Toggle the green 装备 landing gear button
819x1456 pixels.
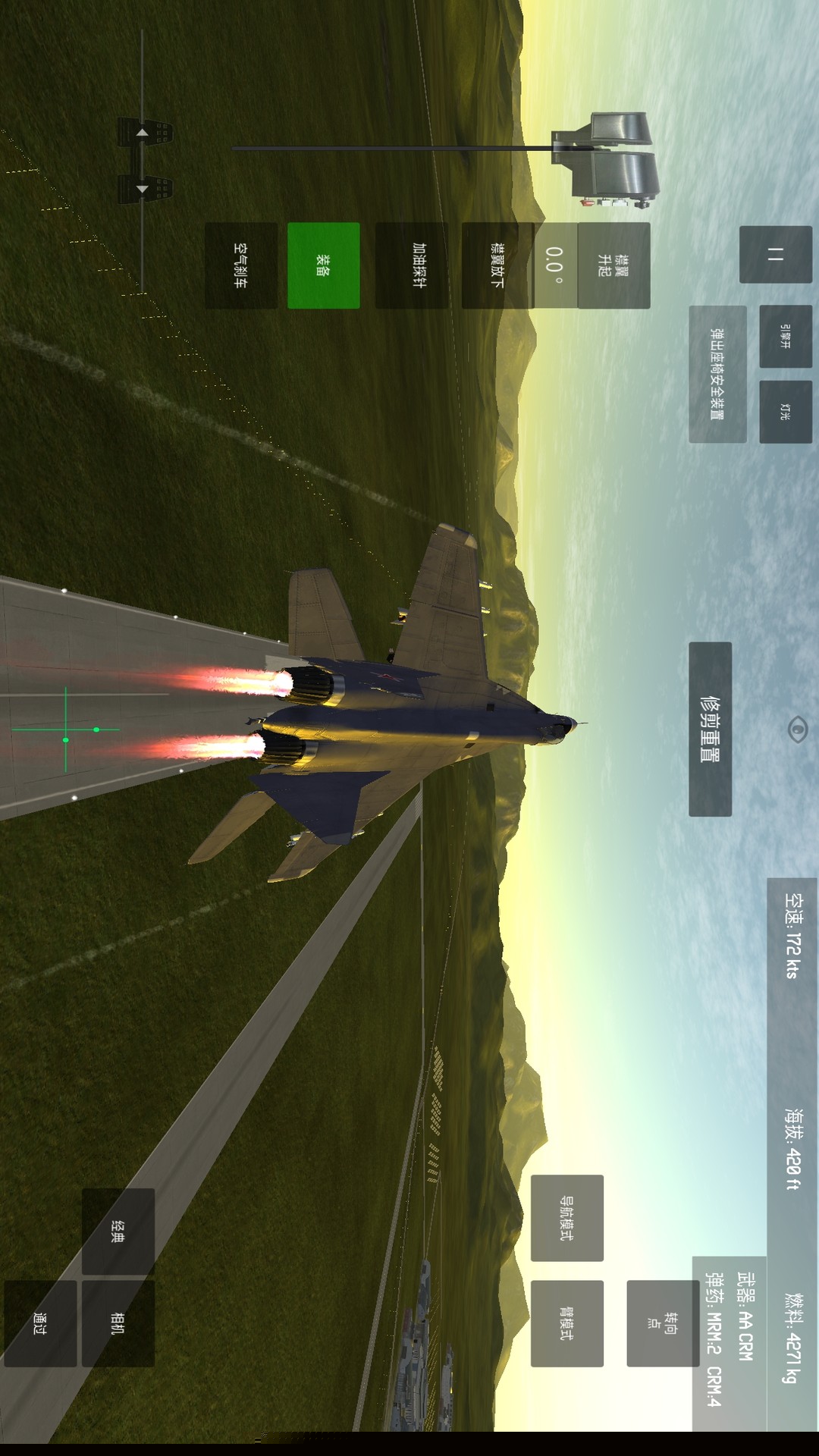click(324, 265)
